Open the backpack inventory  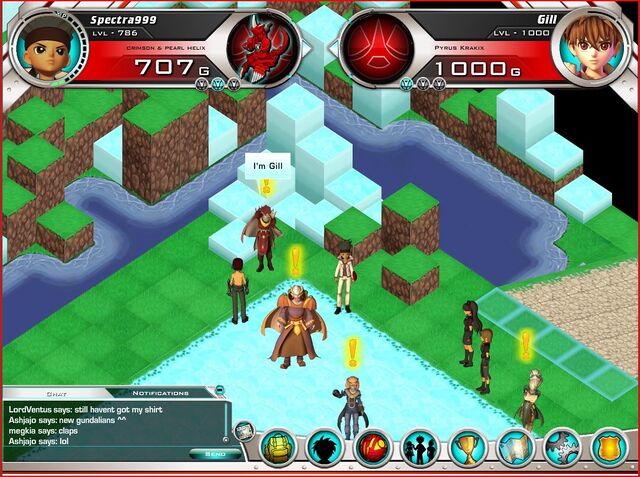(x=278, y=446)
